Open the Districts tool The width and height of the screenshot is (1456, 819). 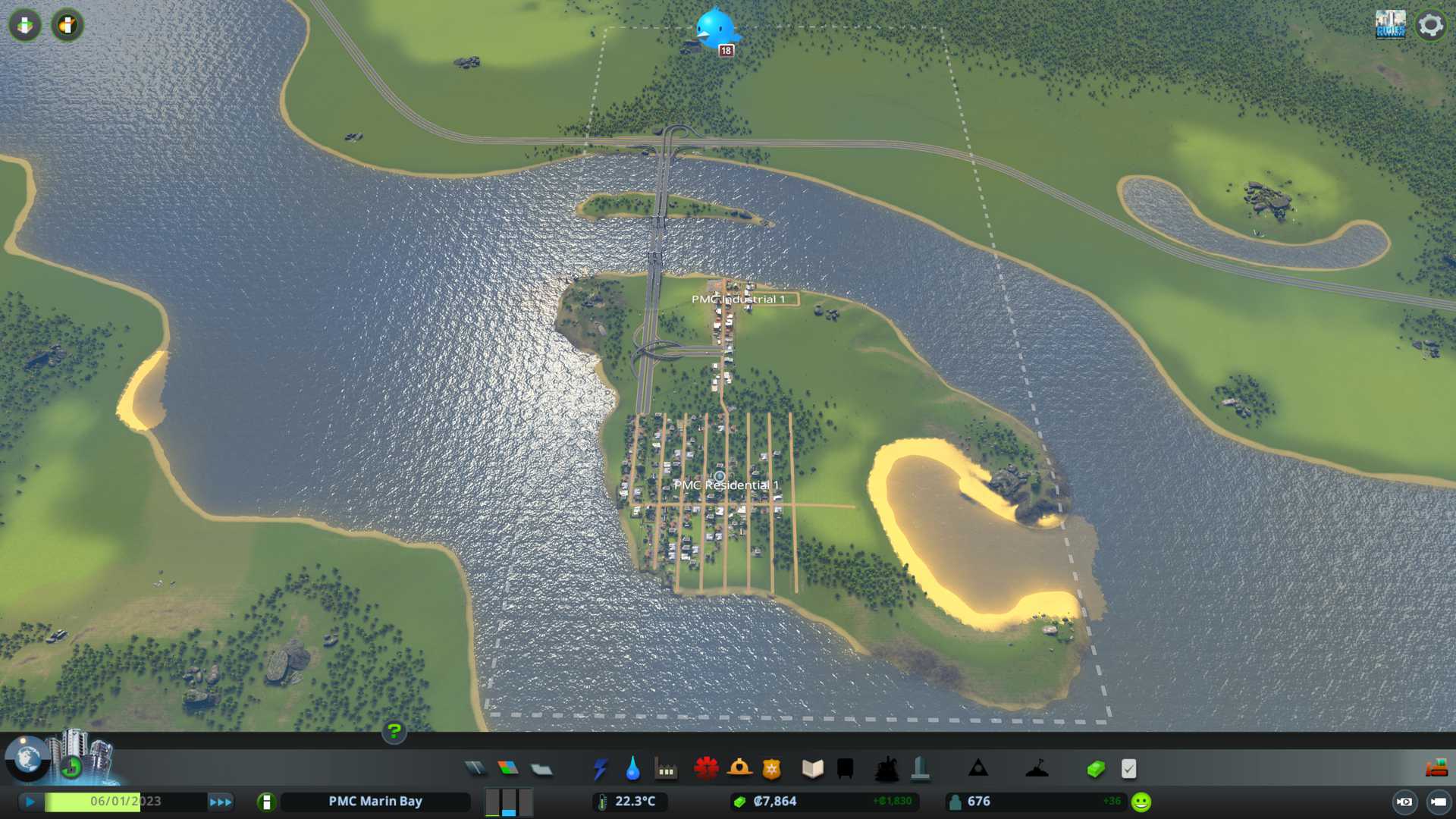point(541,769)
